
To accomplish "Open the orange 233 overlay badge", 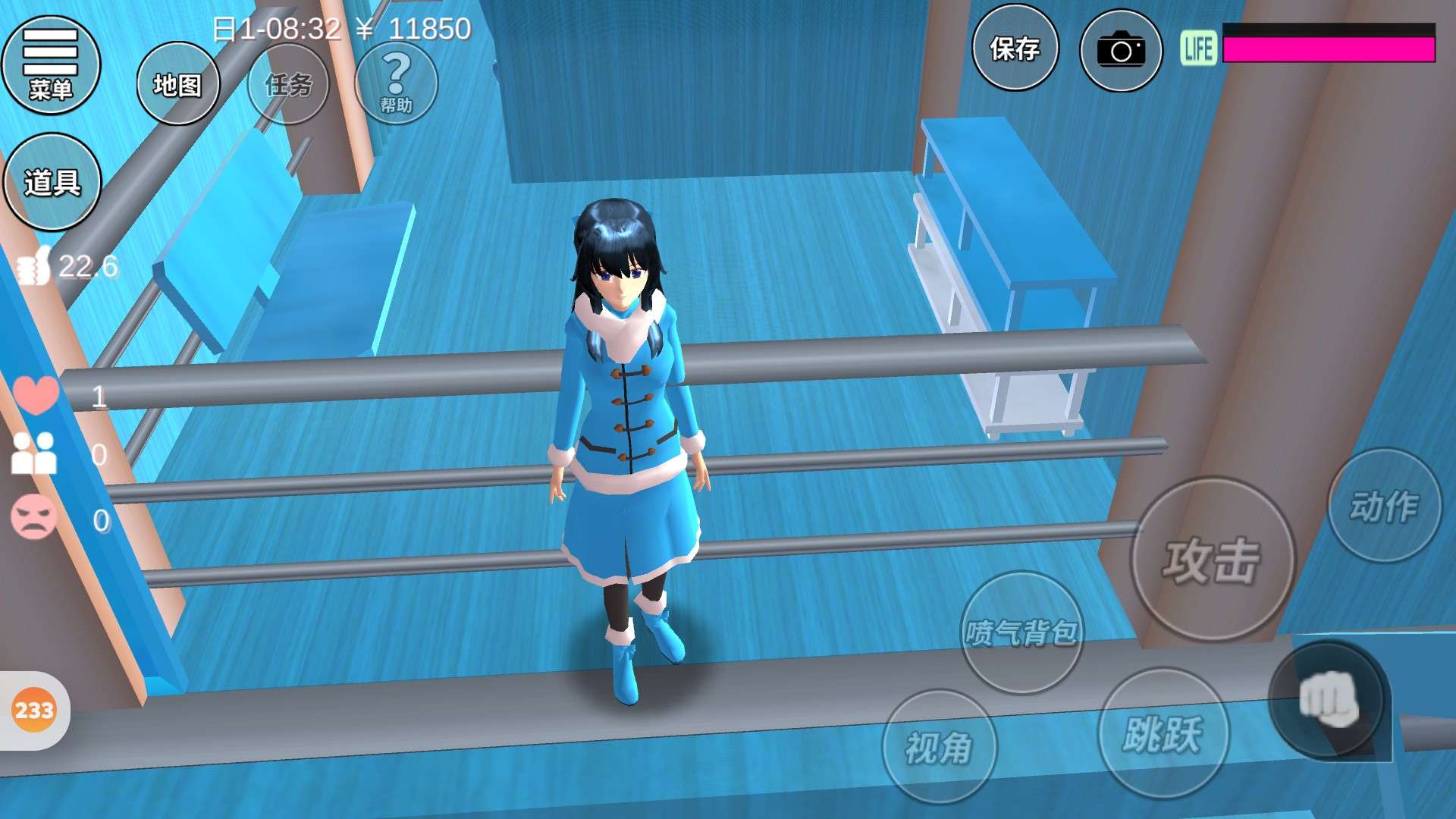I will click(x=34, y=711).
